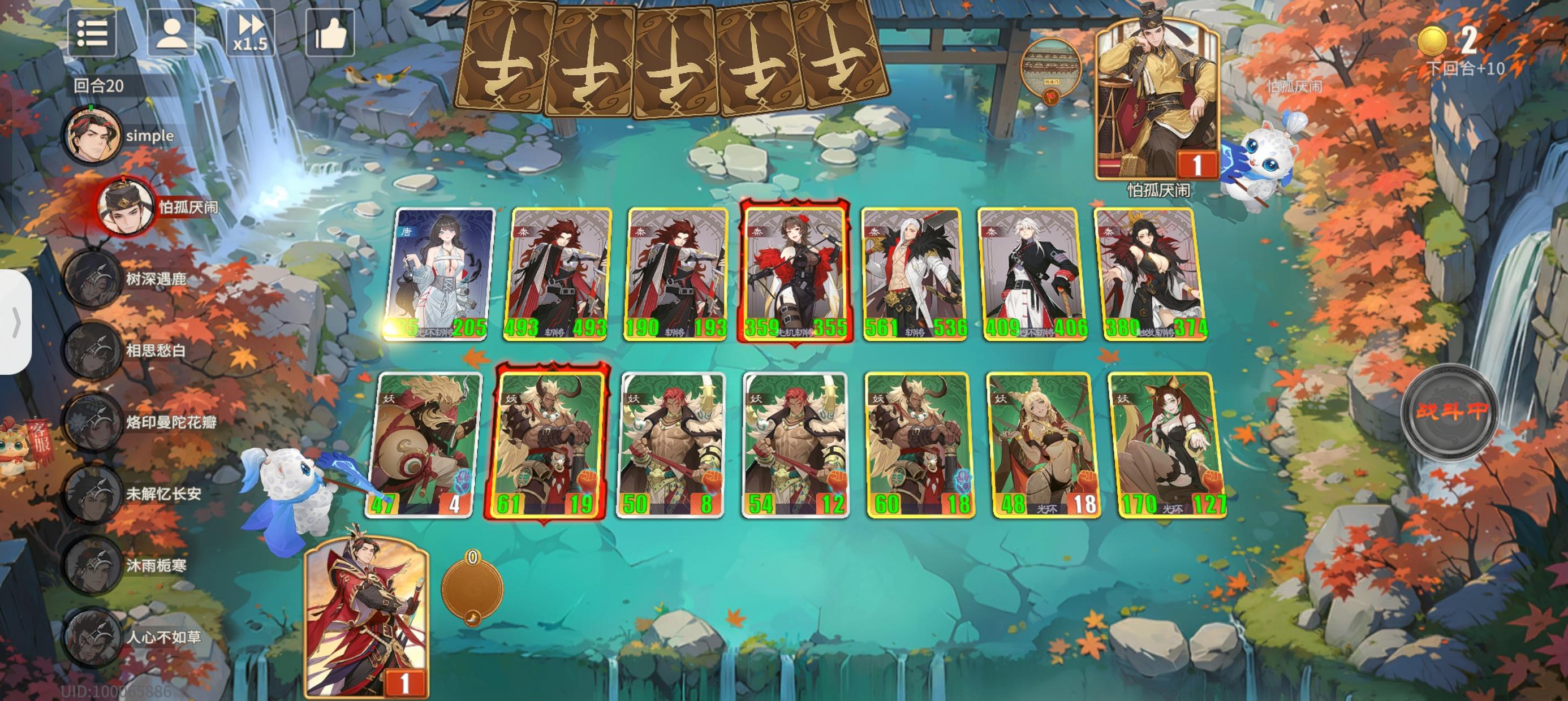Open the player profile icon at top left
The image size is (1568, 701).
pos(173,34)
